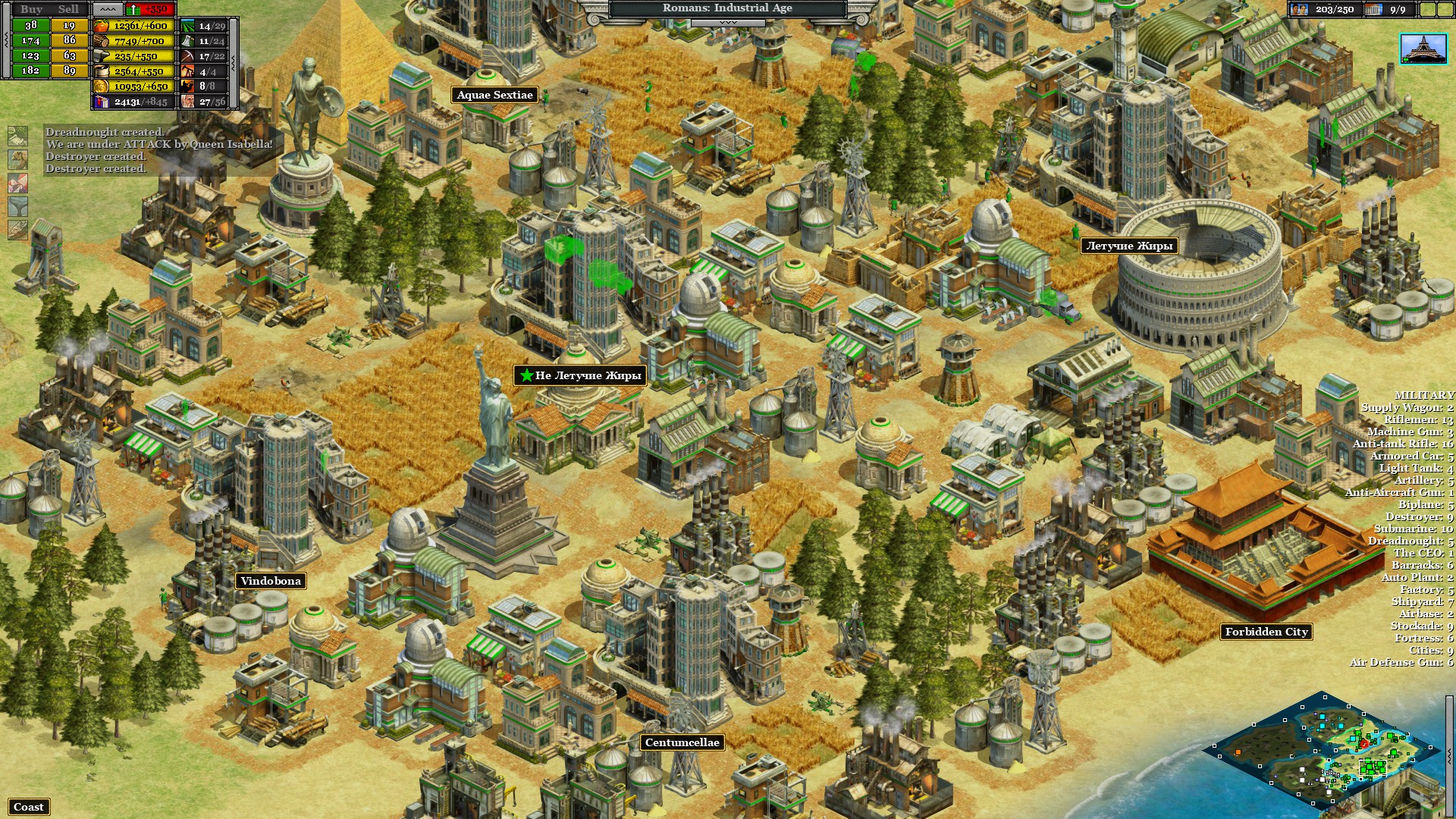Click the Buy column header

coord(32,9)
